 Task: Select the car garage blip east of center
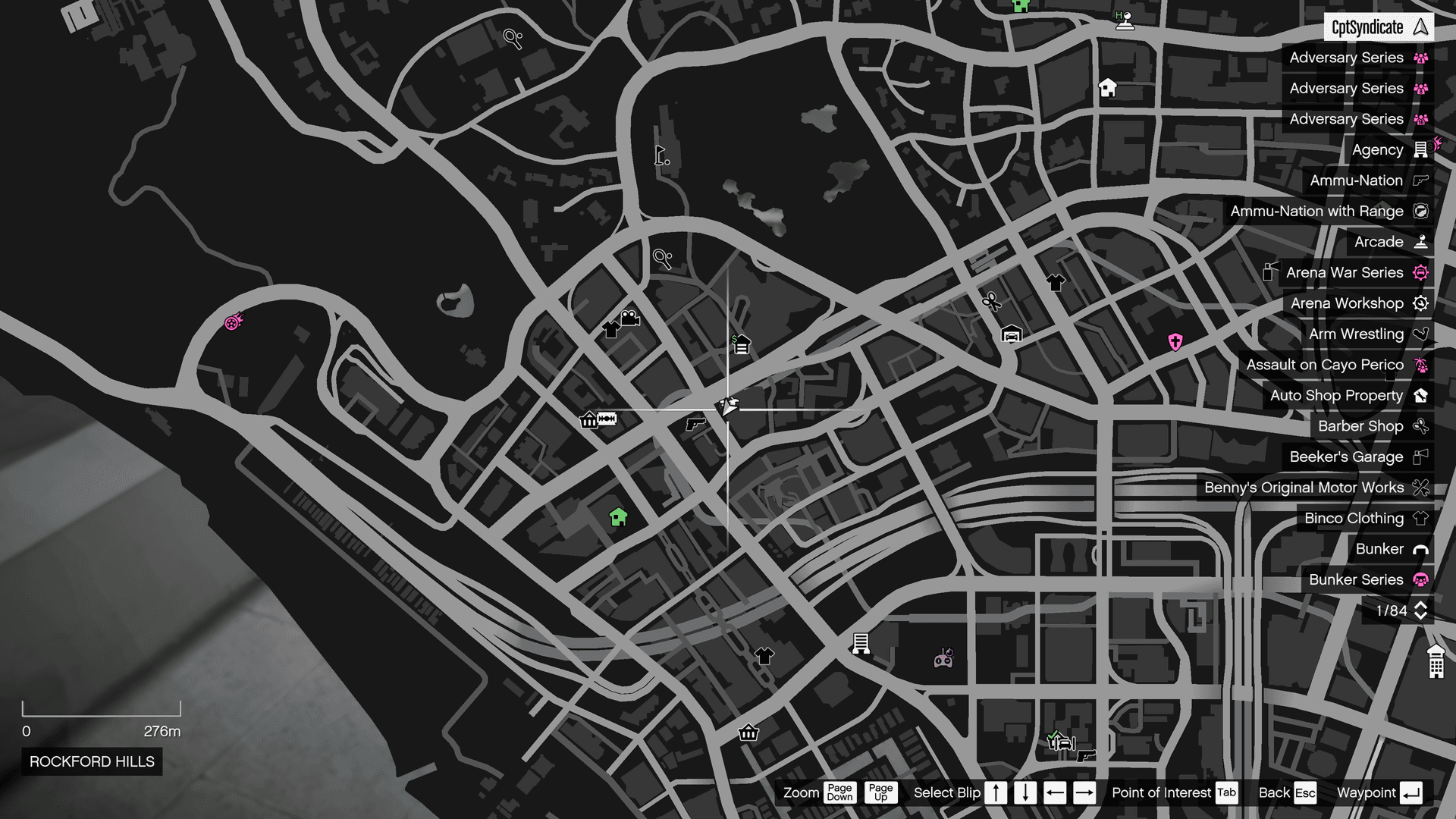(1012, 334)
